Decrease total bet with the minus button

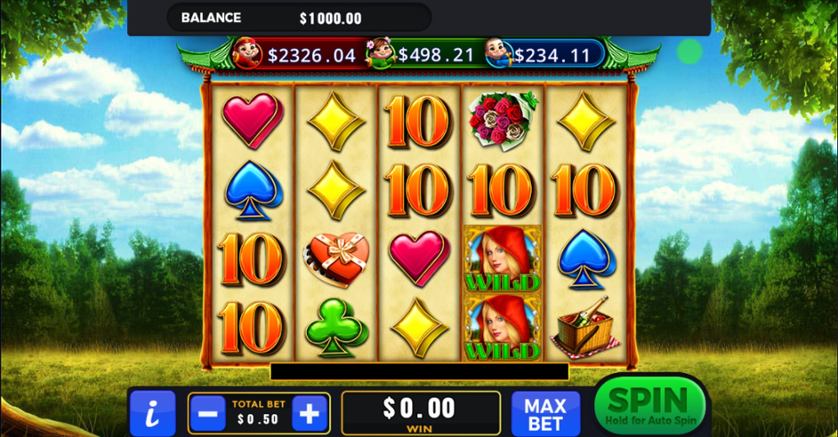[x=206, y=412]
